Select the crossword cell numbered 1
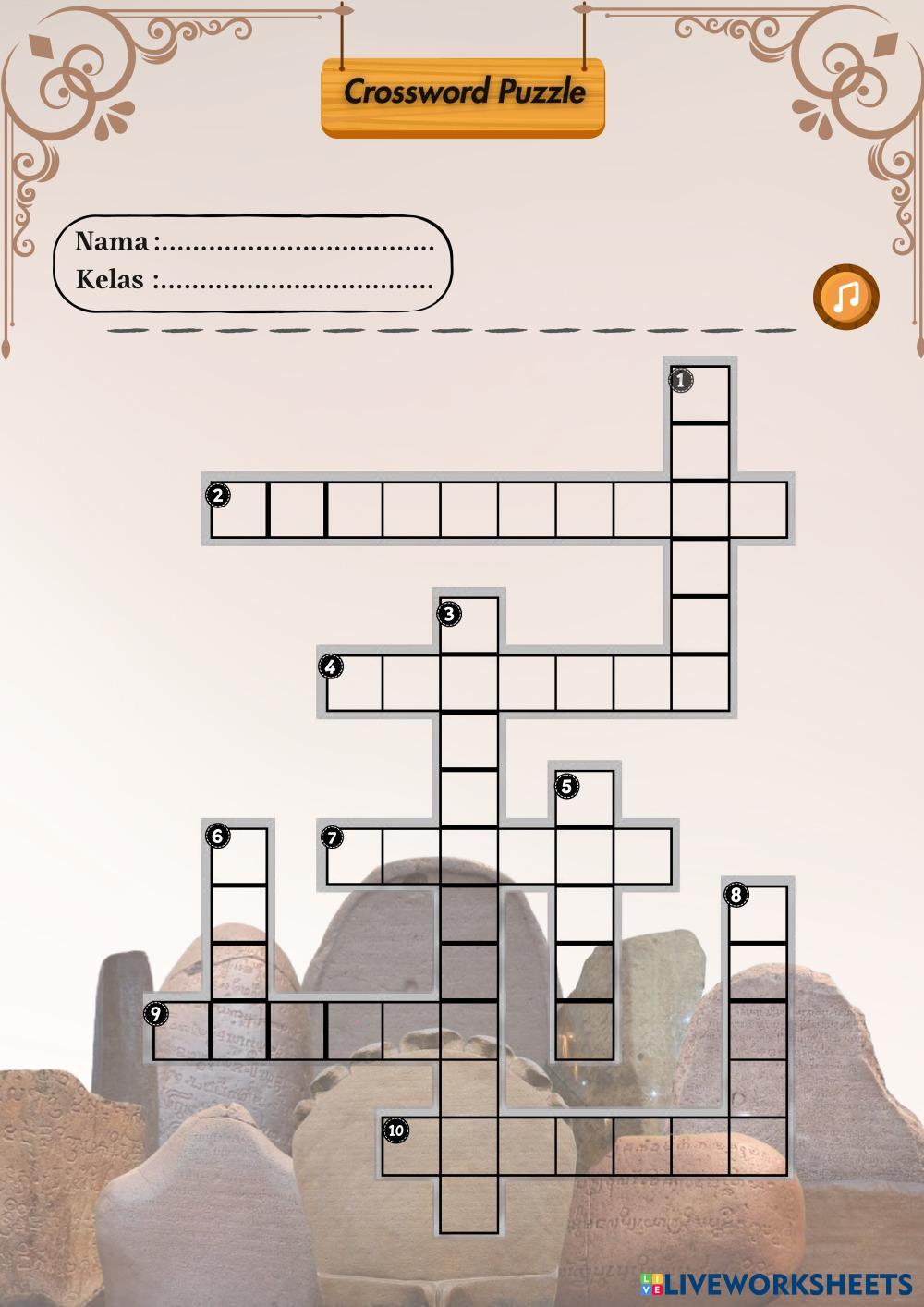Viewport: 924px width, 1307px height. (700, 394)
